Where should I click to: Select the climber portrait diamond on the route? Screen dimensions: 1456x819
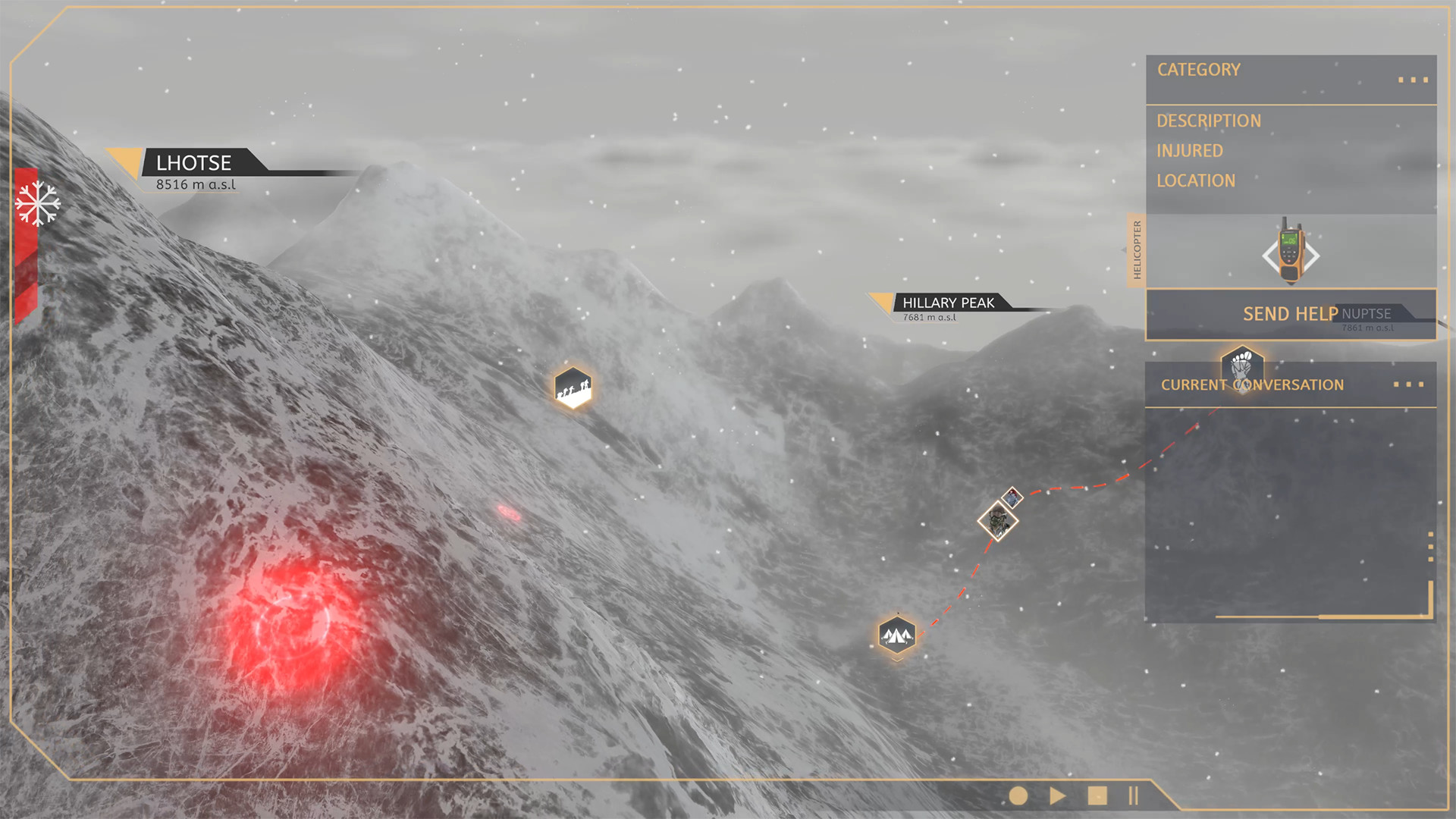pyautogui.click(x=999, y=522)
